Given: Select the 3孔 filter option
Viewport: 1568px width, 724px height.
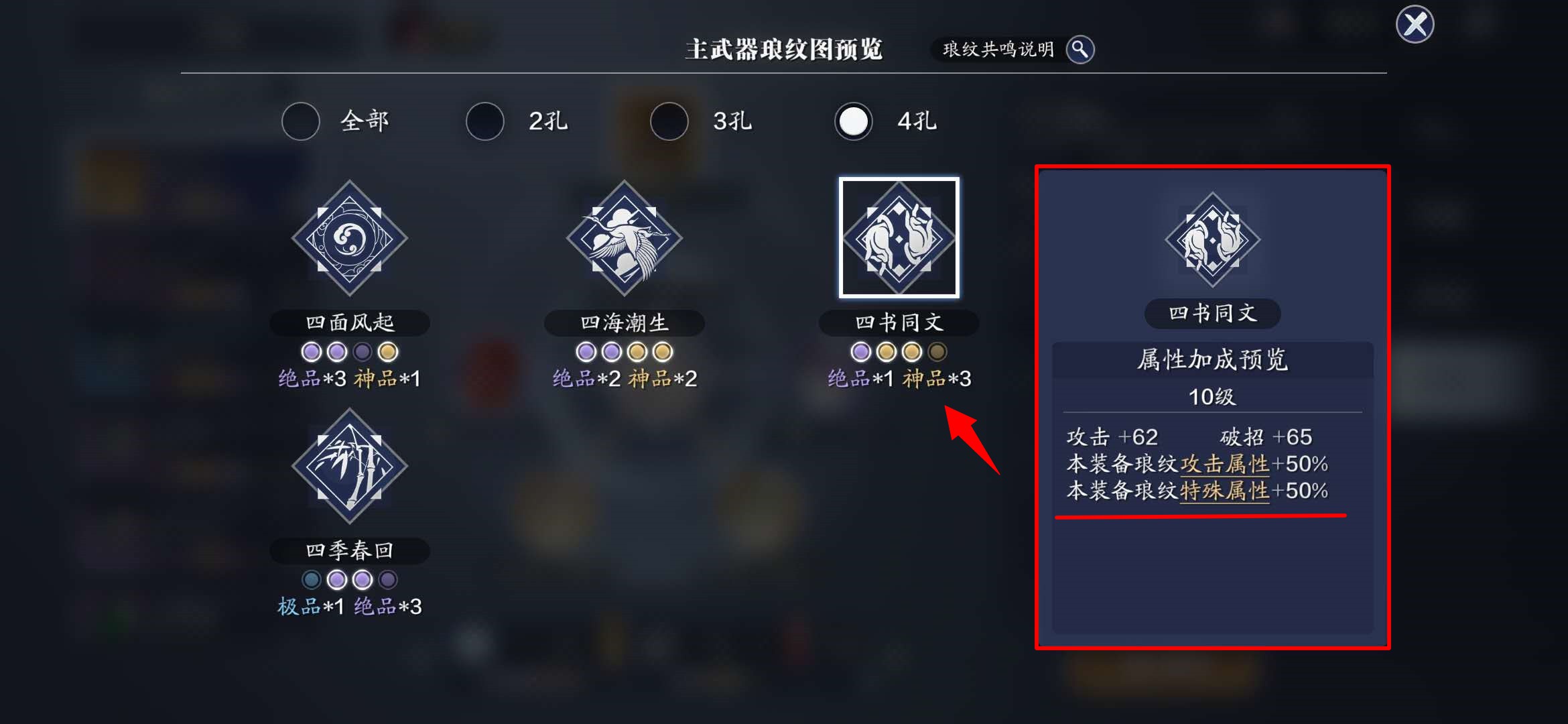Looking at the screenshot, I should pos(668,121).
